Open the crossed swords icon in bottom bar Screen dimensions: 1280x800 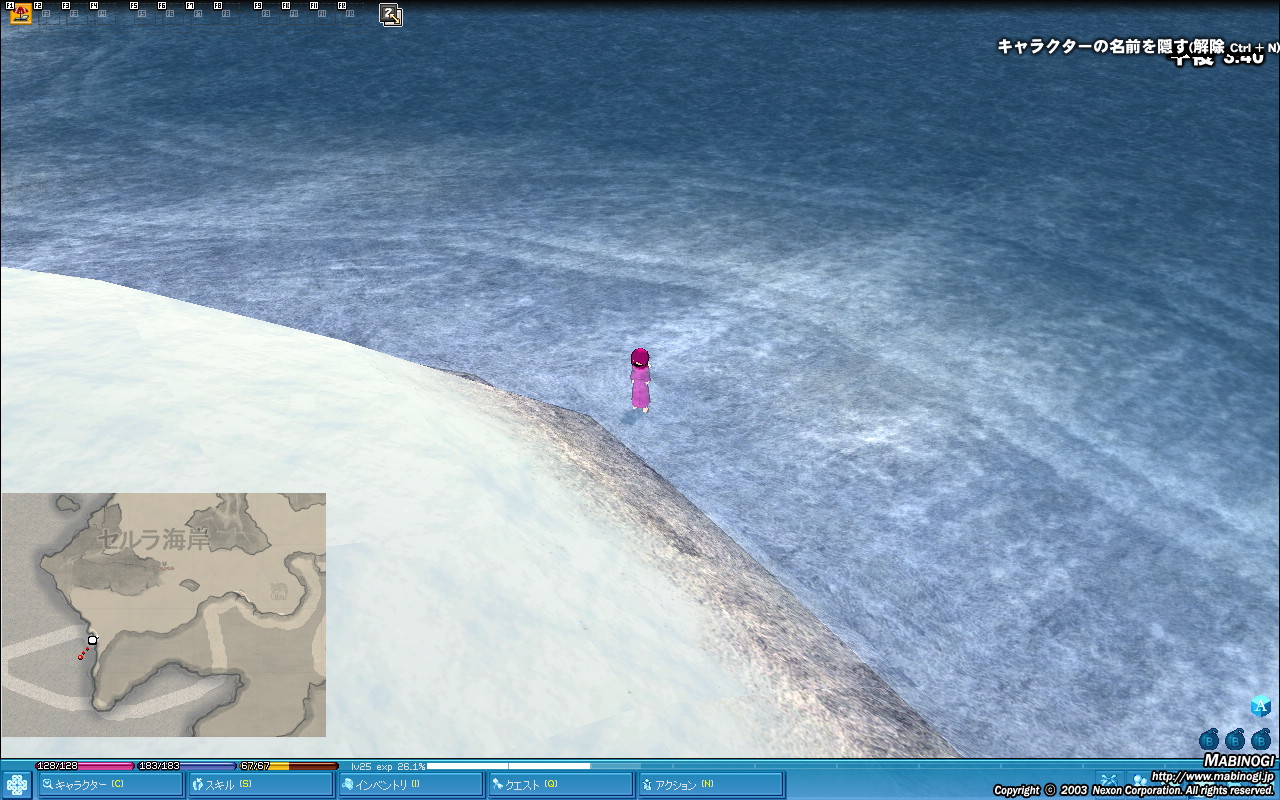tap(1107, 780)
